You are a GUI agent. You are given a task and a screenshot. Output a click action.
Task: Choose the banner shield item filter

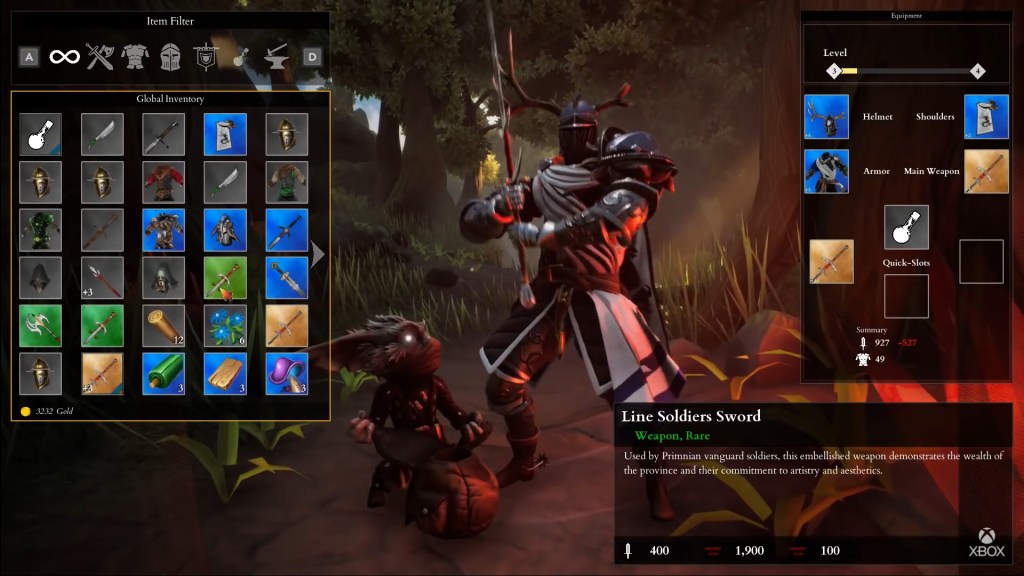pyautogui.click(x=206, y=57)
